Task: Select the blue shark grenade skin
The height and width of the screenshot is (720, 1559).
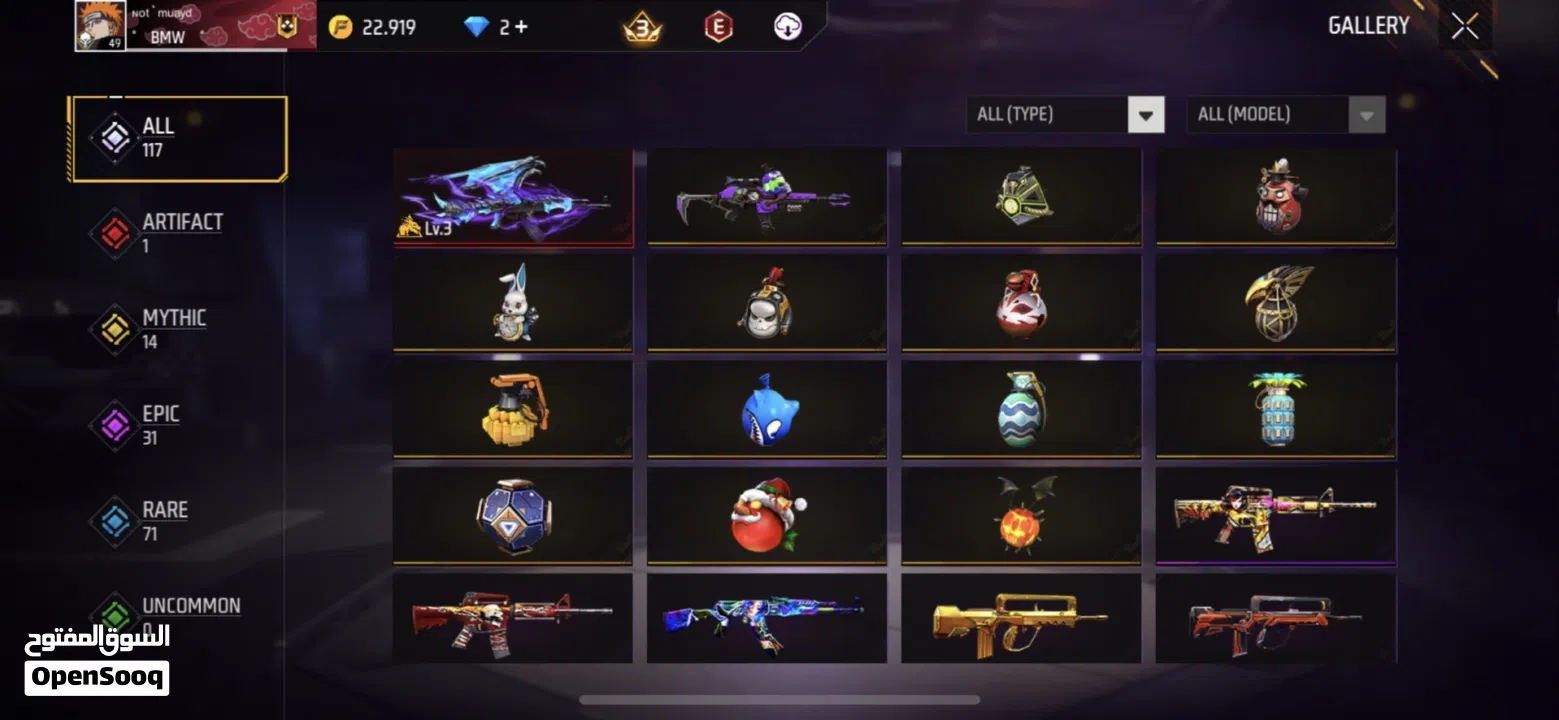Action: click(767, 410)
